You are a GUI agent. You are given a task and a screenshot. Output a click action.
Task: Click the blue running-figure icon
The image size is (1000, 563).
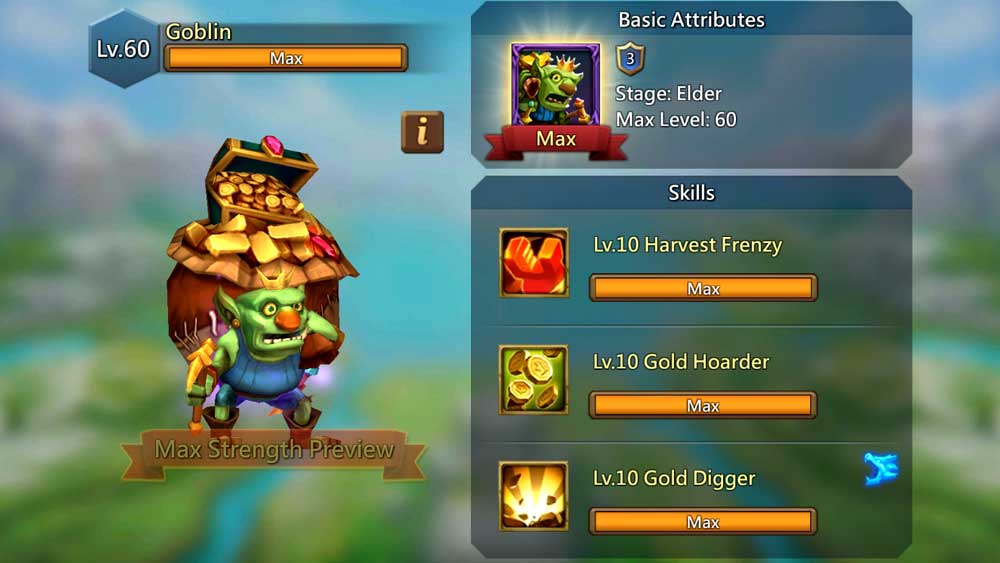tap(880, 469)
